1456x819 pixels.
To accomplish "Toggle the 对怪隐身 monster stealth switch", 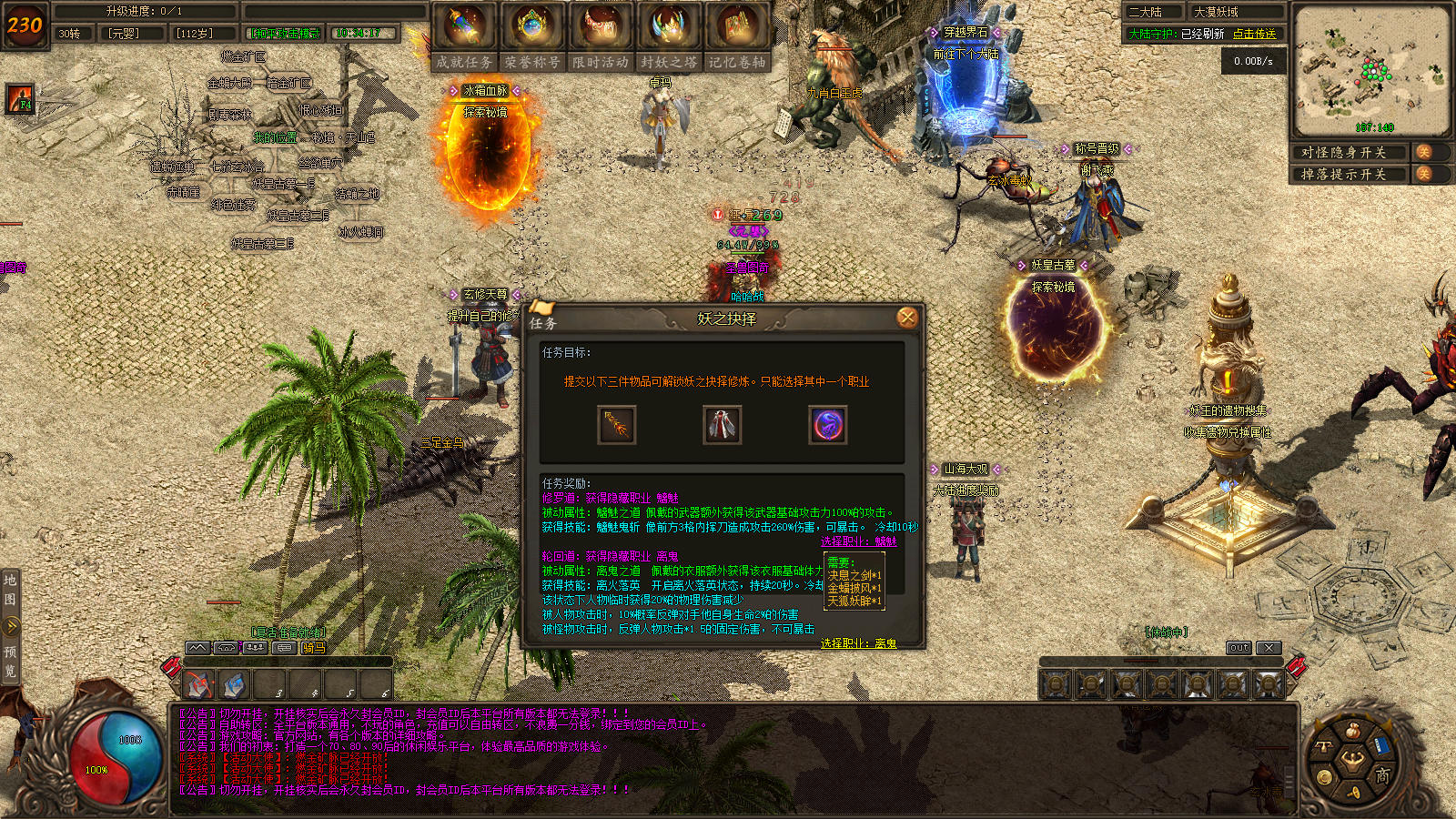I will pos(1423,152).
